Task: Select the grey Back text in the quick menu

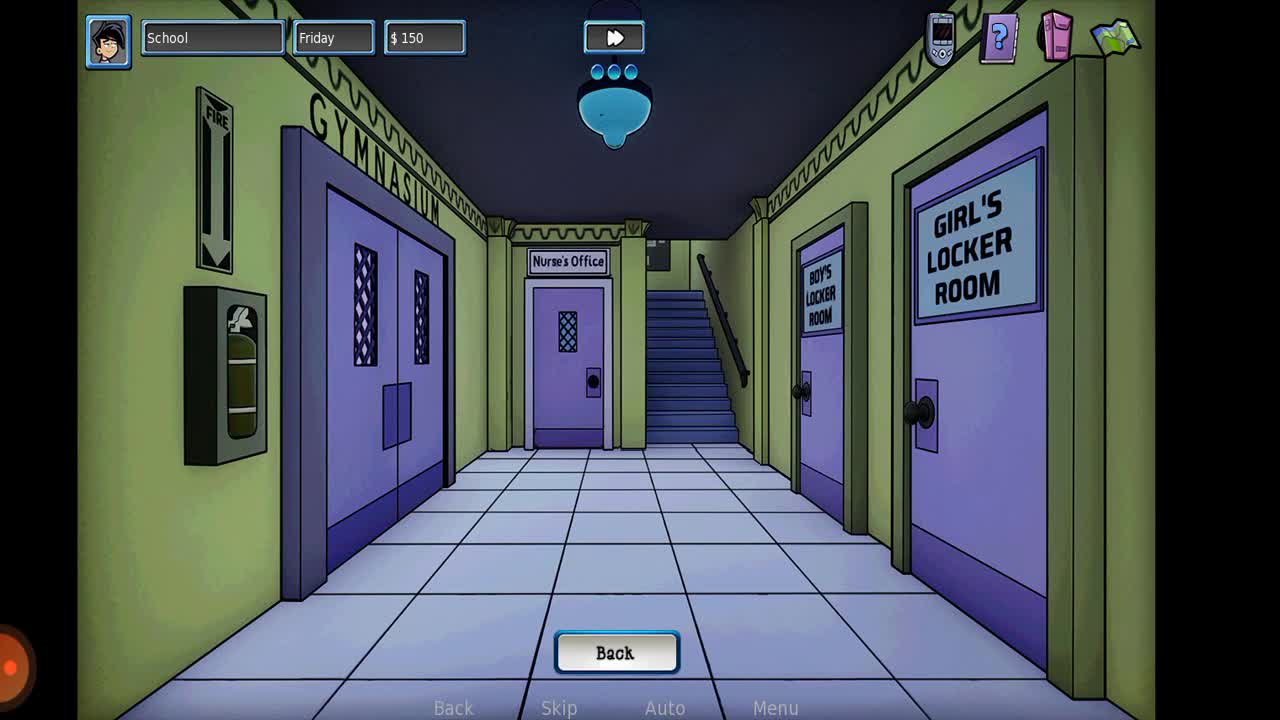Action: pyautogui.click(x=453, y=708)
